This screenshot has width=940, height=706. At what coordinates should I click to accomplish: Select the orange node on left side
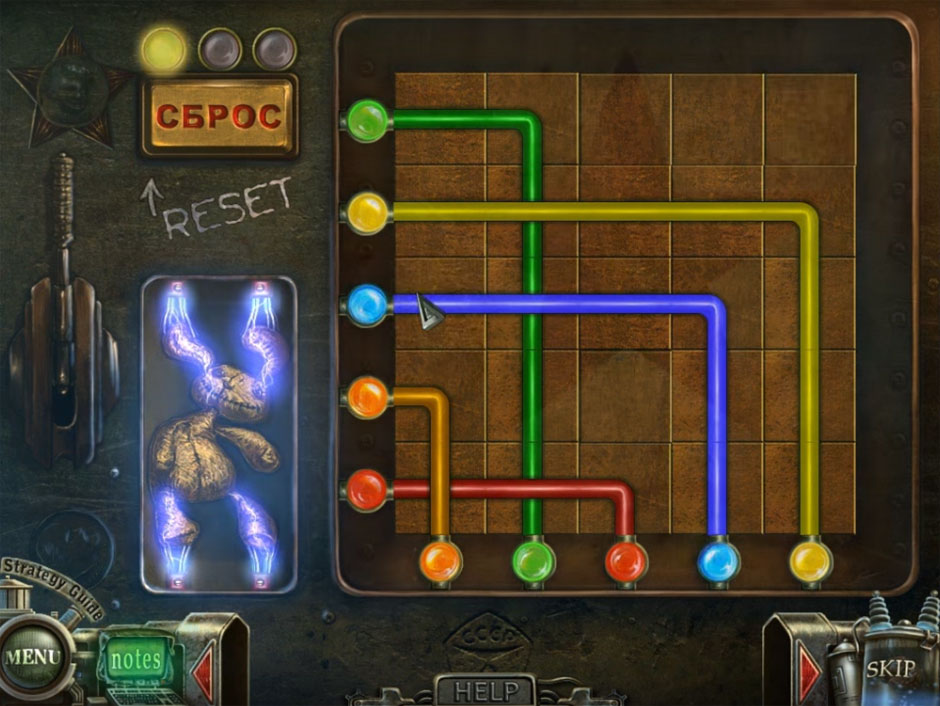[x=367, y=397]
